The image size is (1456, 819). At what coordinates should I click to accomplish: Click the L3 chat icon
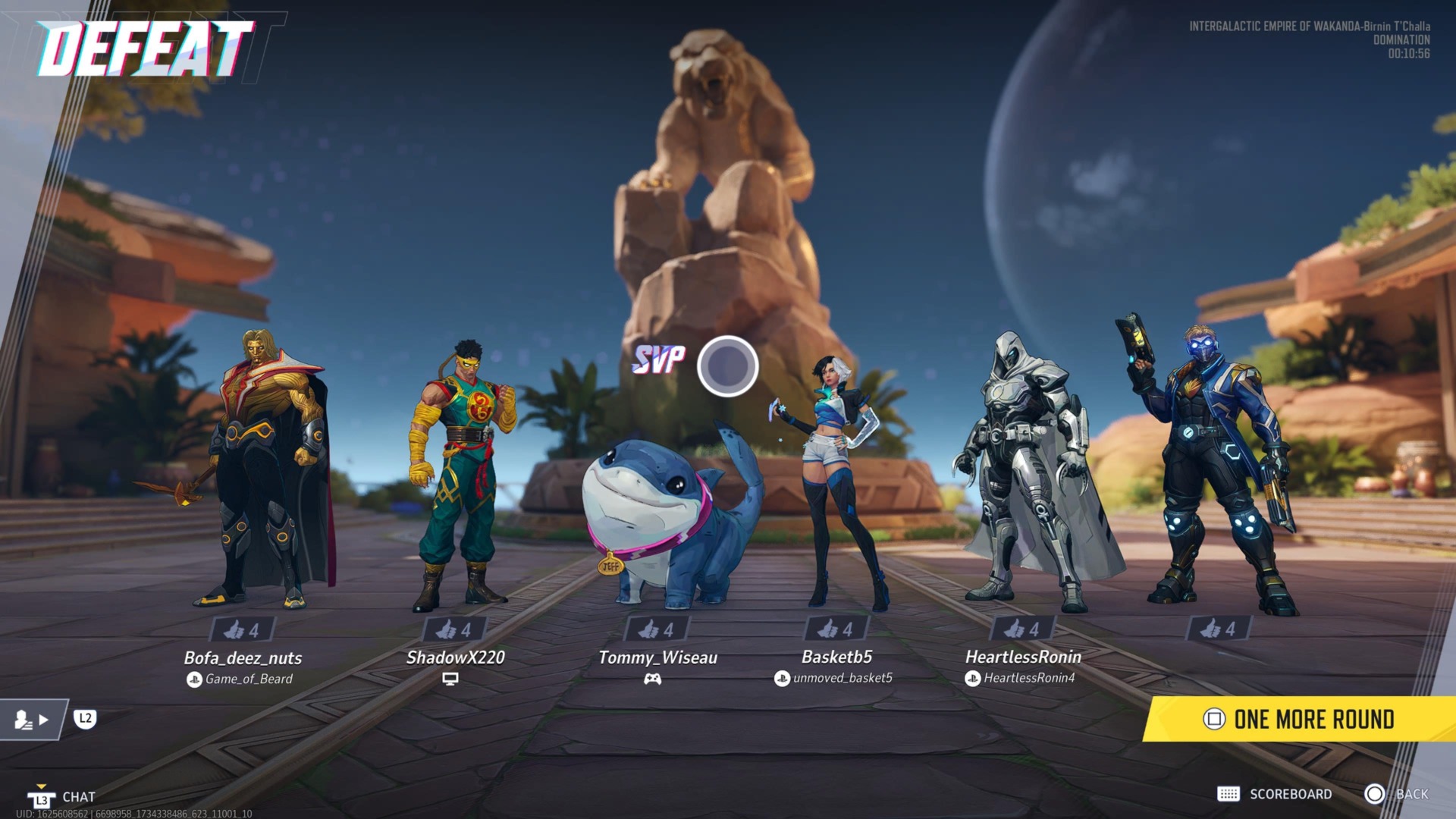tap(43, 797)
